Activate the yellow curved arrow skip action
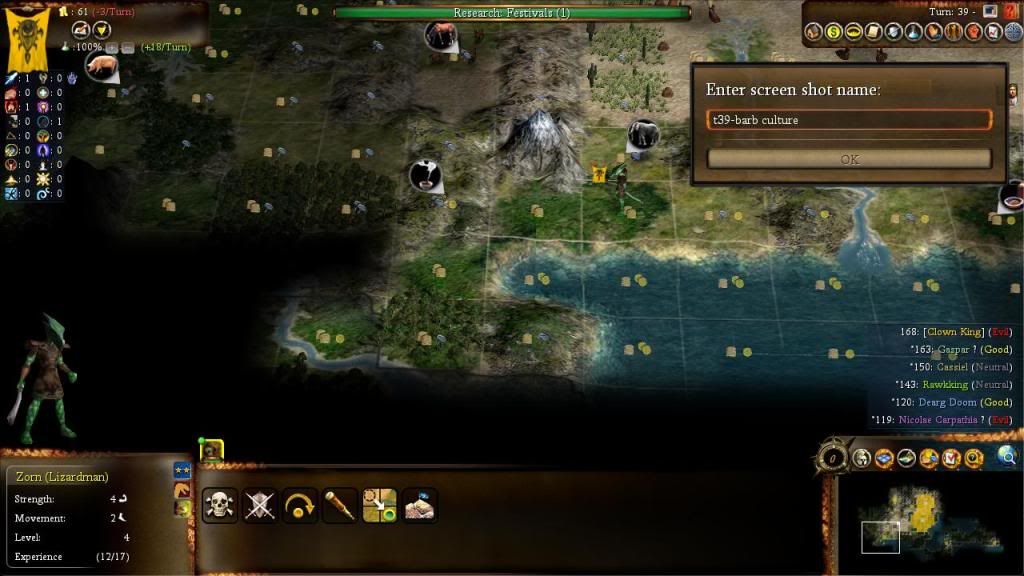1024x576 pixels. pos(300,505)
